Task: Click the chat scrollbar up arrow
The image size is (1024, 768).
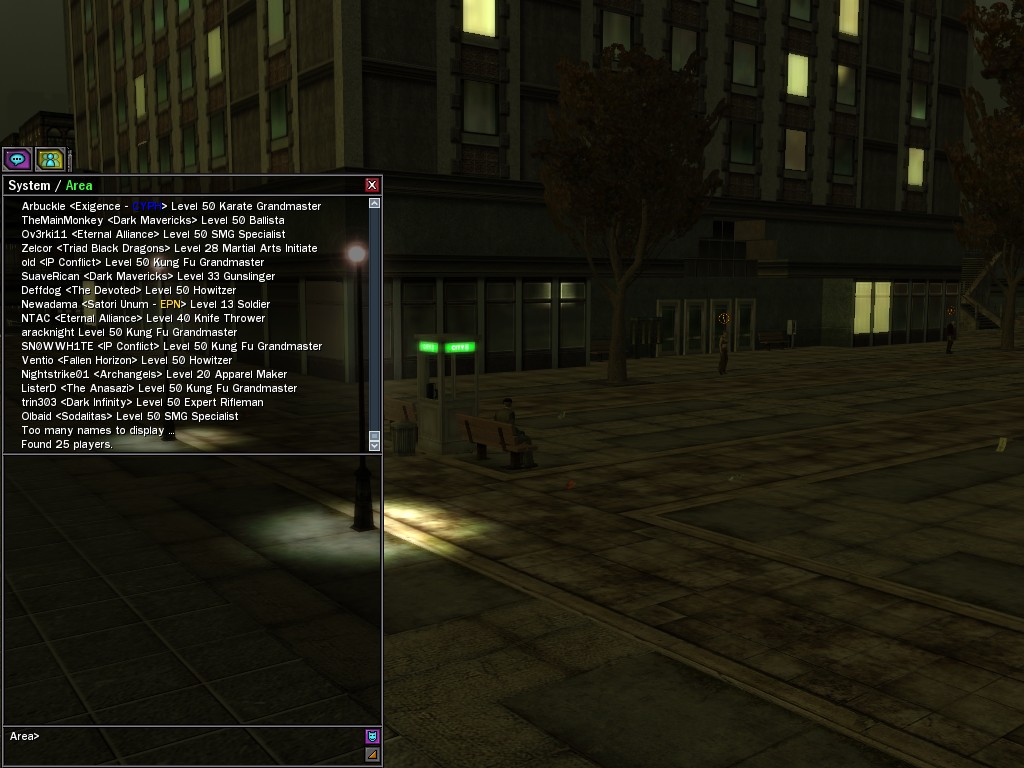Action: pos(375,203)
